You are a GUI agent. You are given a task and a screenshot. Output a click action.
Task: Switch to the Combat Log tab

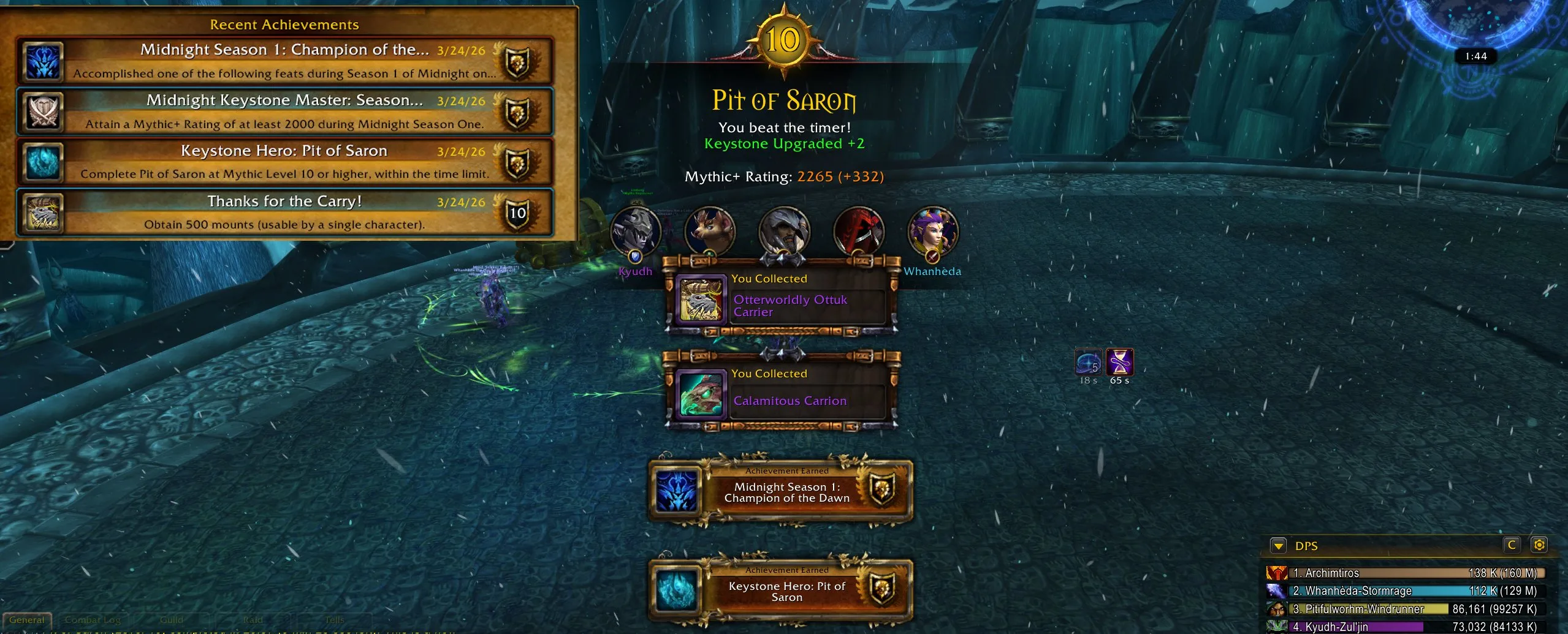coord(93,620)
